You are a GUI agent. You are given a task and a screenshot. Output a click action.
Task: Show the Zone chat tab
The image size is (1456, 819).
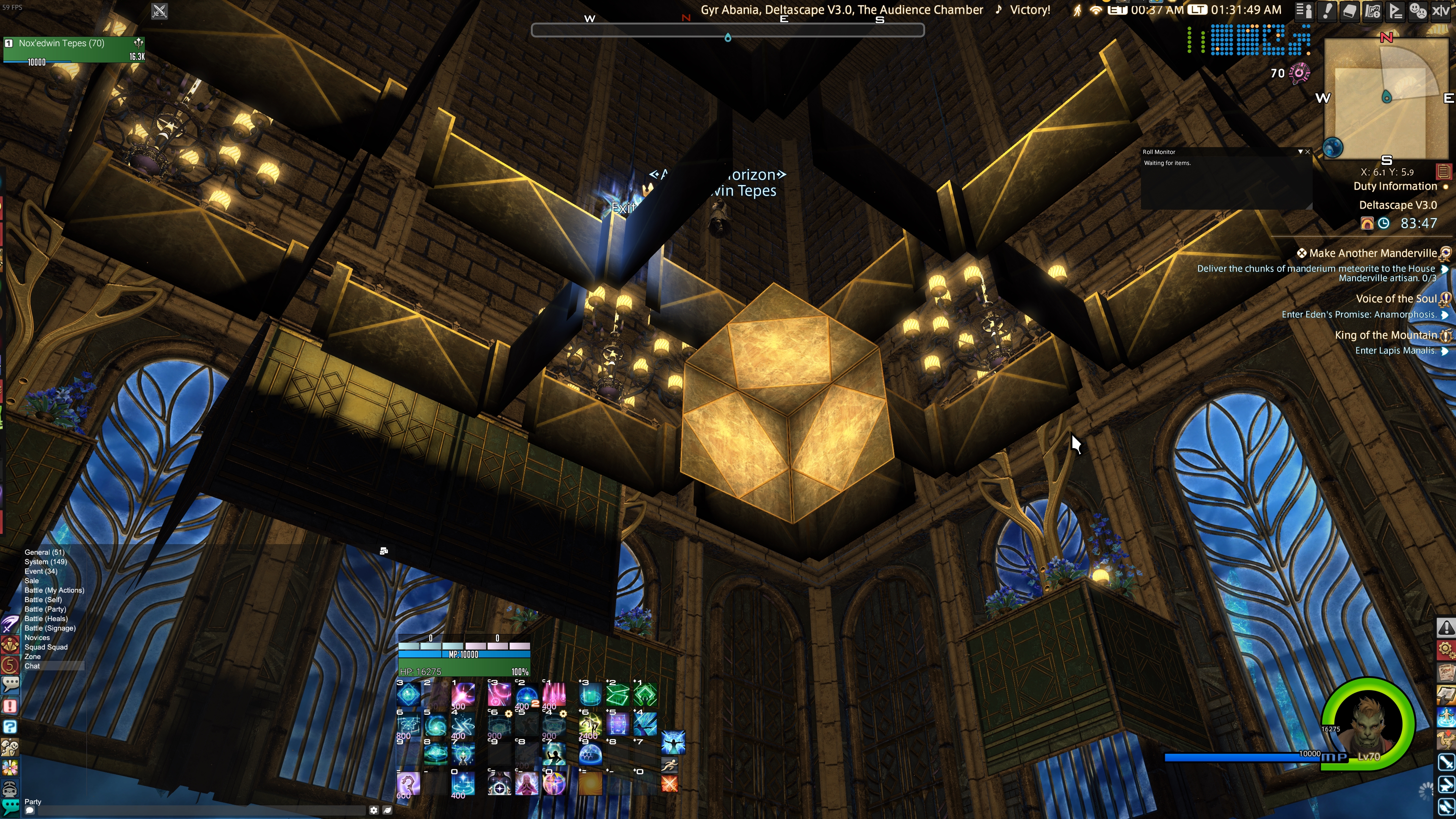32,656
